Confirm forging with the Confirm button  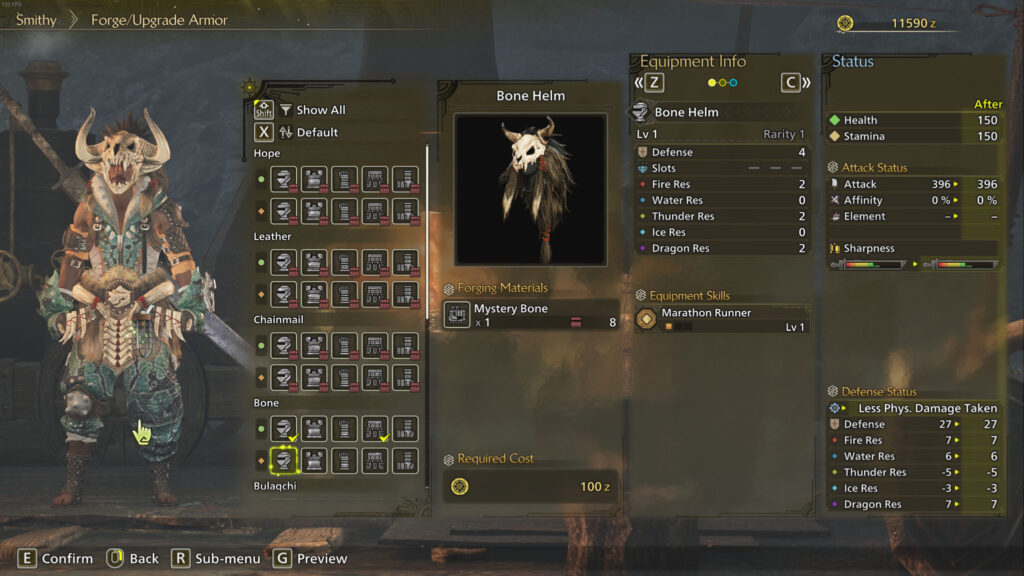click(56, 558)
